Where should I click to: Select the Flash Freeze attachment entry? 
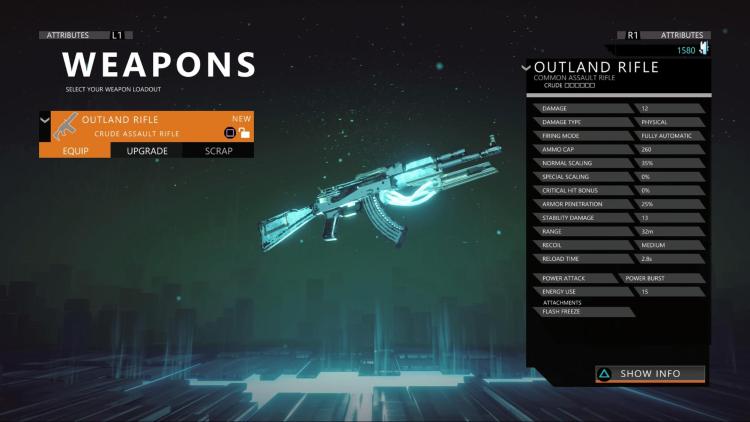click(580, 312)
